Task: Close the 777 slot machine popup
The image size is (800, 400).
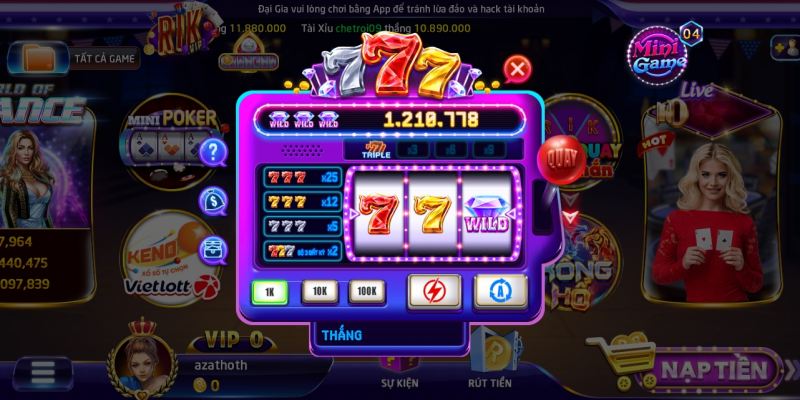Action: pos(517,69)
